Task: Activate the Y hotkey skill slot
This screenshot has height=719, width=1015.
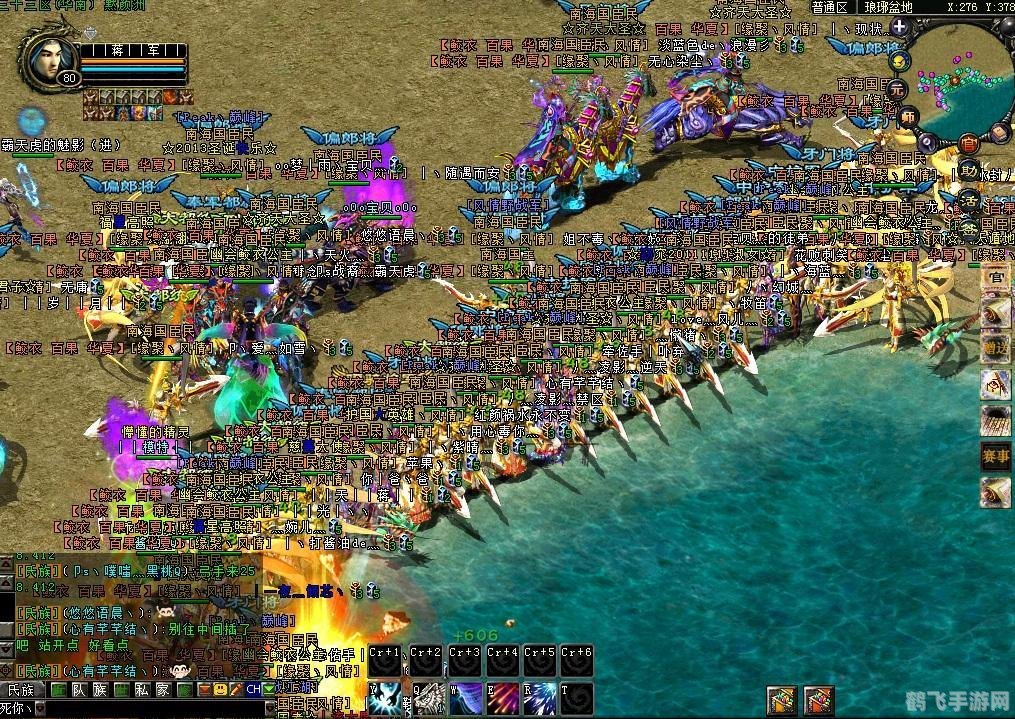Action: point(383,699)
